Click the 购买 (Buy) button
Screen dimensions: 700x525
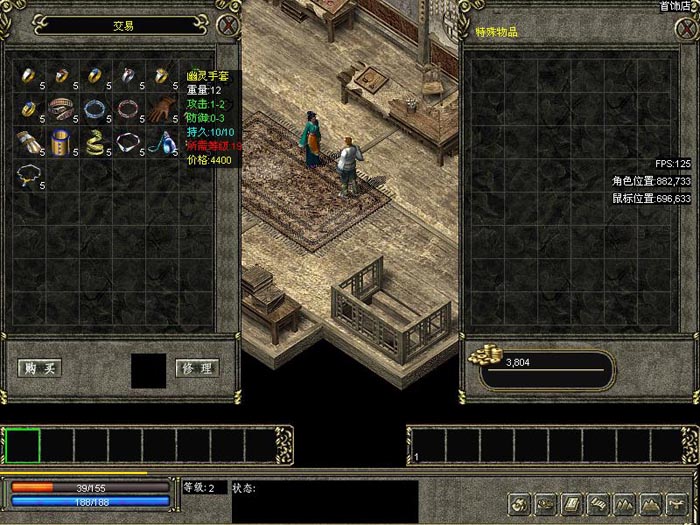[40, 368]
